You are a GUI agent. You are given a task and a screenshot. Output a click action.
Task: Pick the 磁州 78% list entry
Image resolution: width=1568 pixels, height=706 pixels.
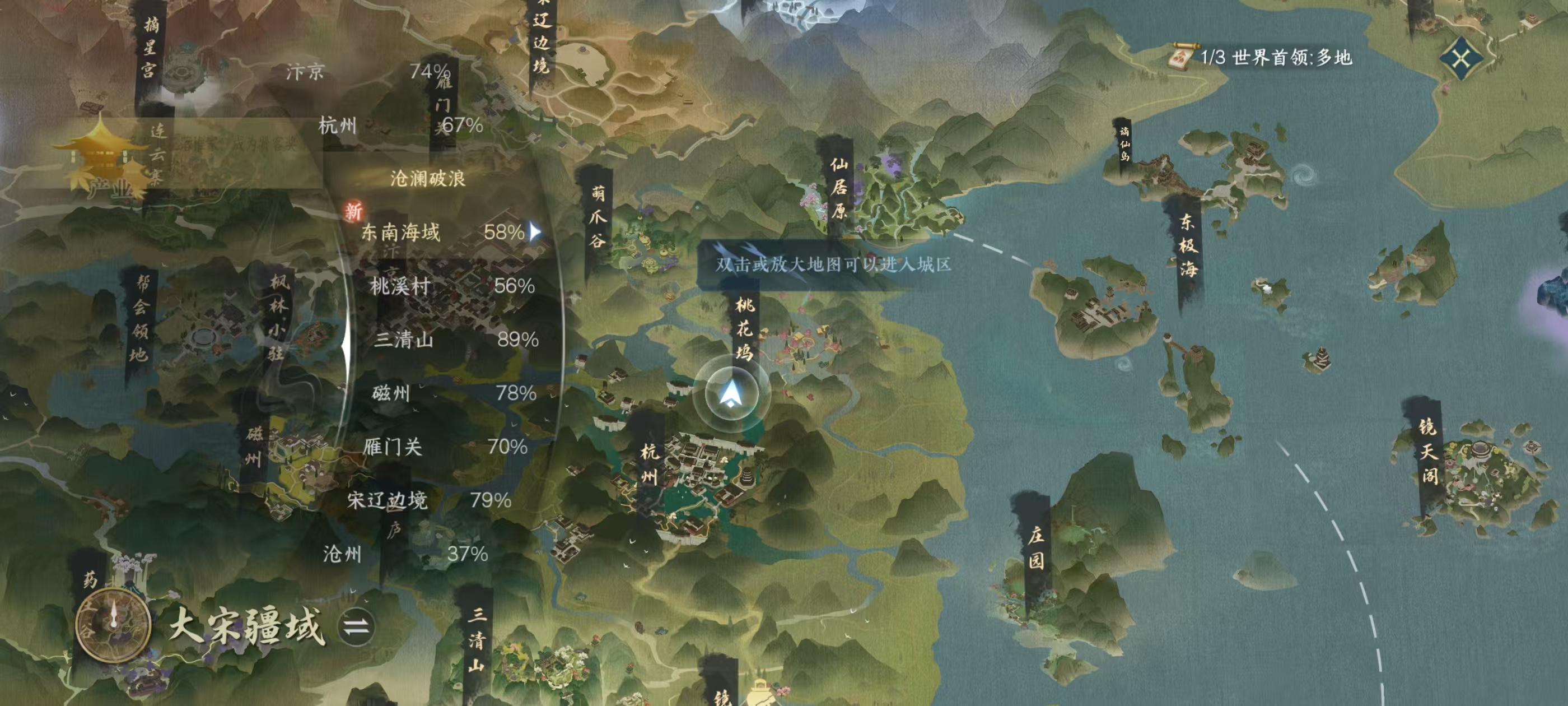click(454, 393)
